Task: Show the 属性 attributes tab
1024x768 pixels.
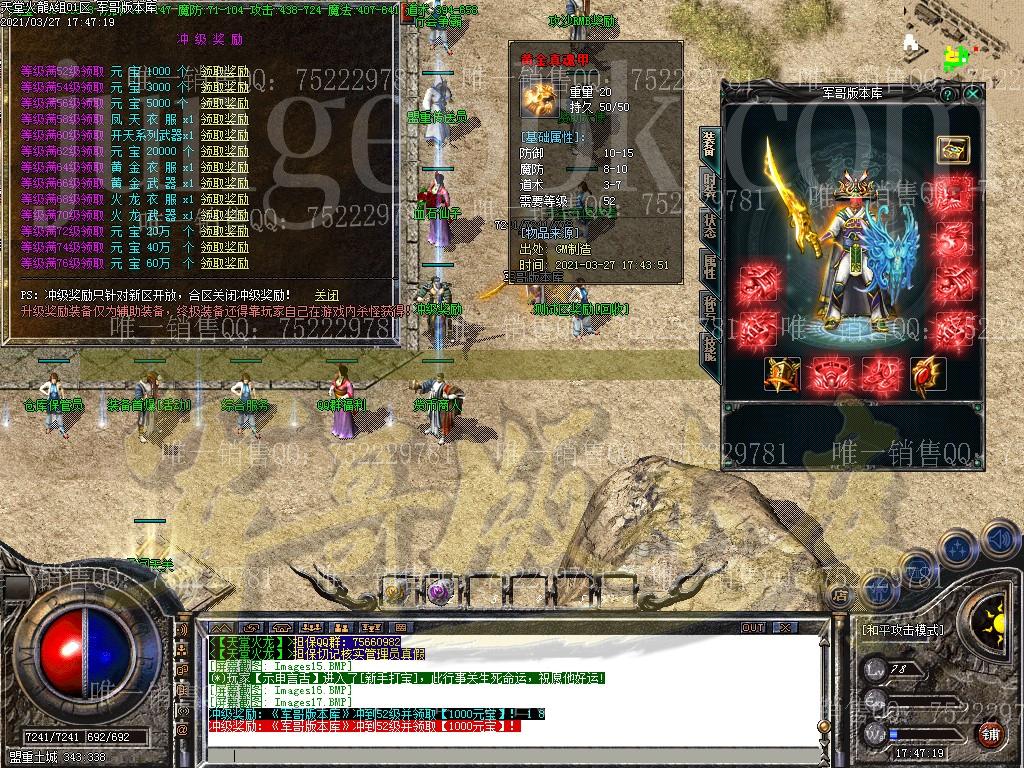Action: pyautogui.click(x=709, y=265)
